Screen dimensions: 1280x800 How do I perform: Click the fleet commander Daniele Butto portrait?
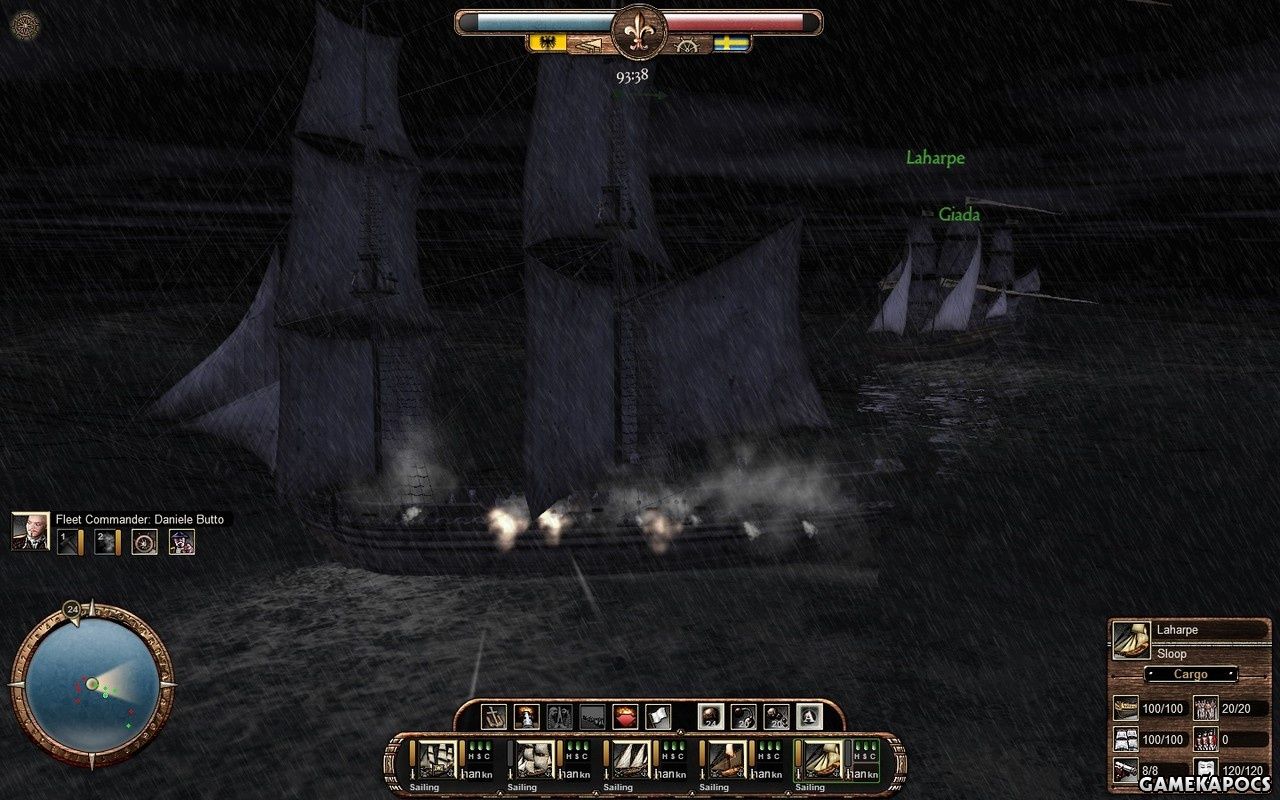[30, 531]
